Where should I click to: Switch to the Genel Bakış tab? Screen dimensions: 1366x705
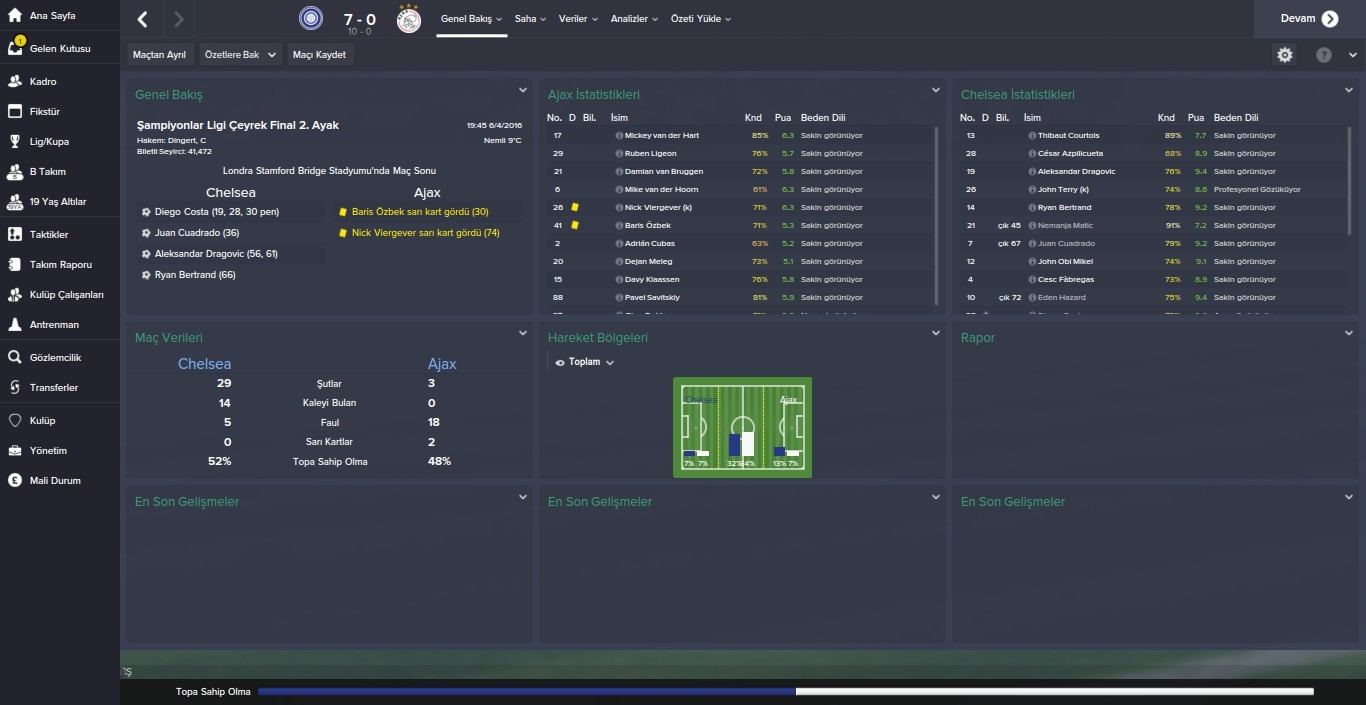[472, 19]
